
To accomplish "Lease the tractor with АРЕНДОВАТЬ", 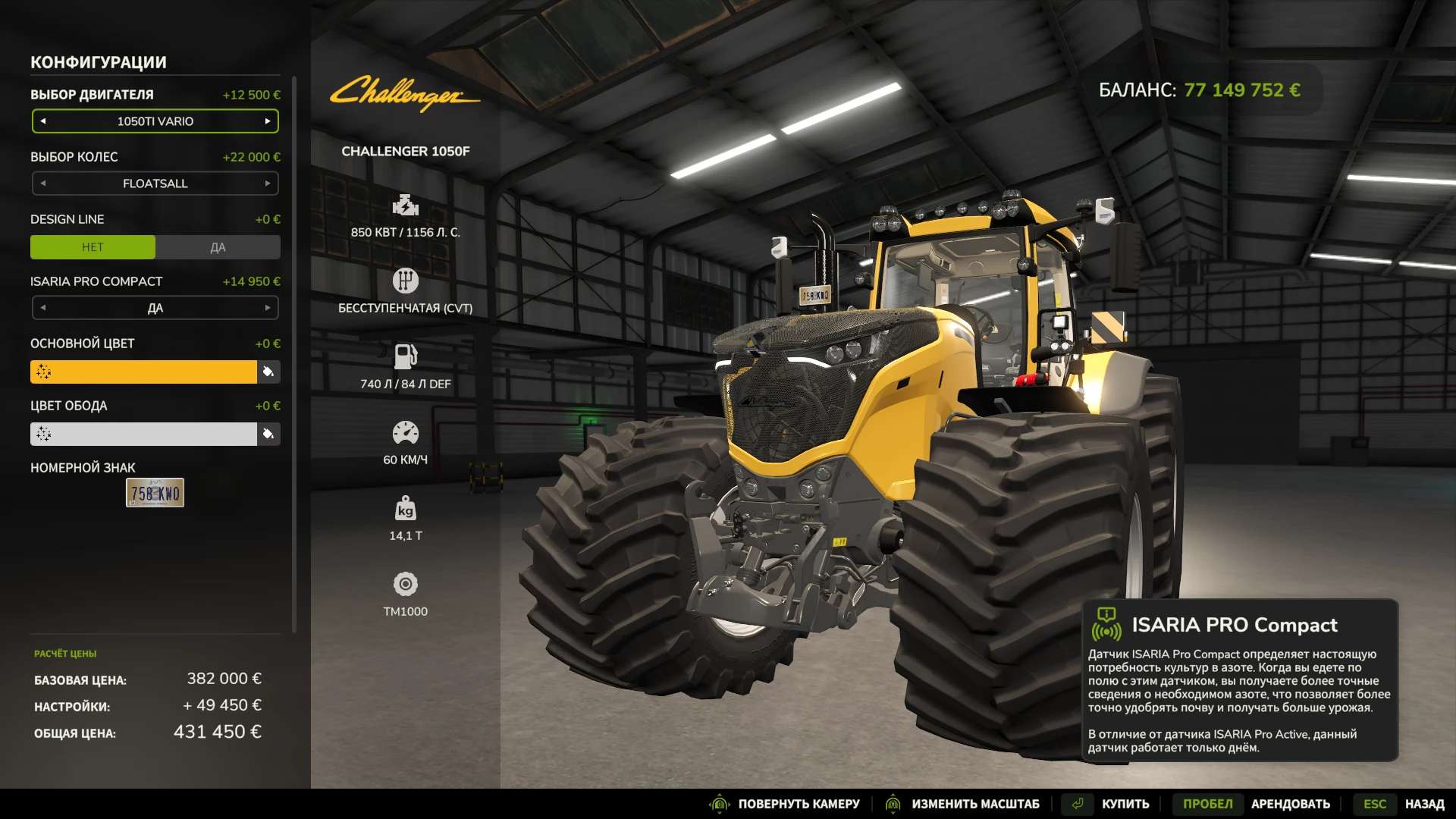I will (x=1290, y=804).
